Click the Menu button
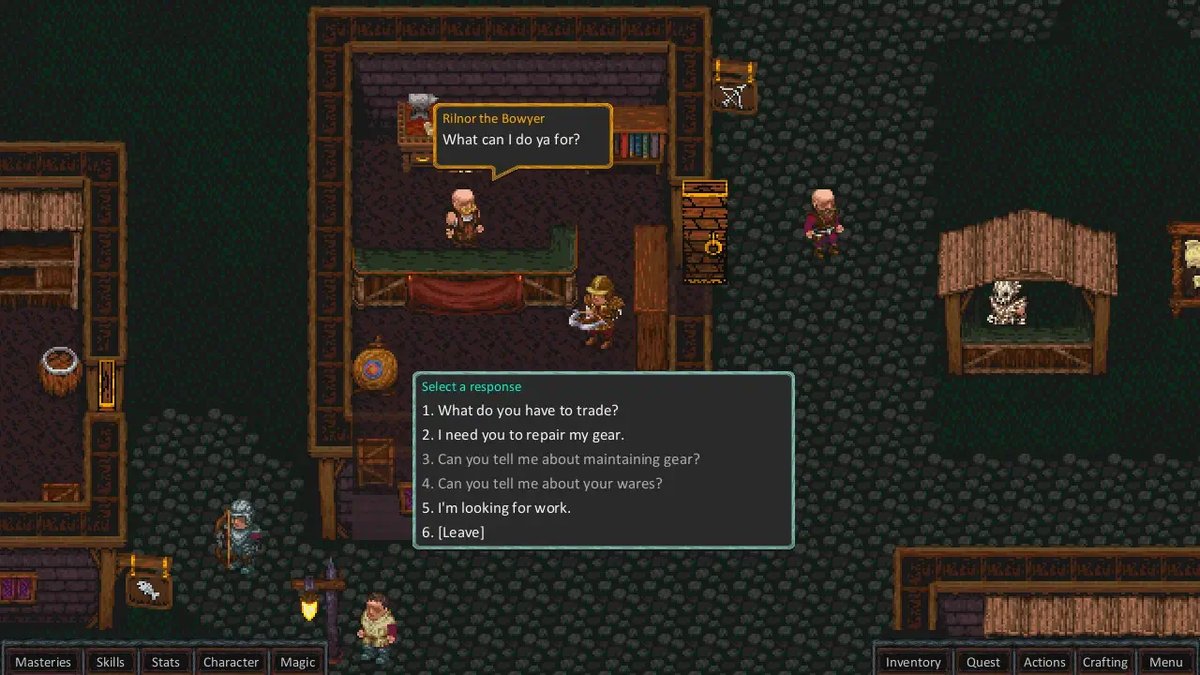 [x=1166, y=662]
